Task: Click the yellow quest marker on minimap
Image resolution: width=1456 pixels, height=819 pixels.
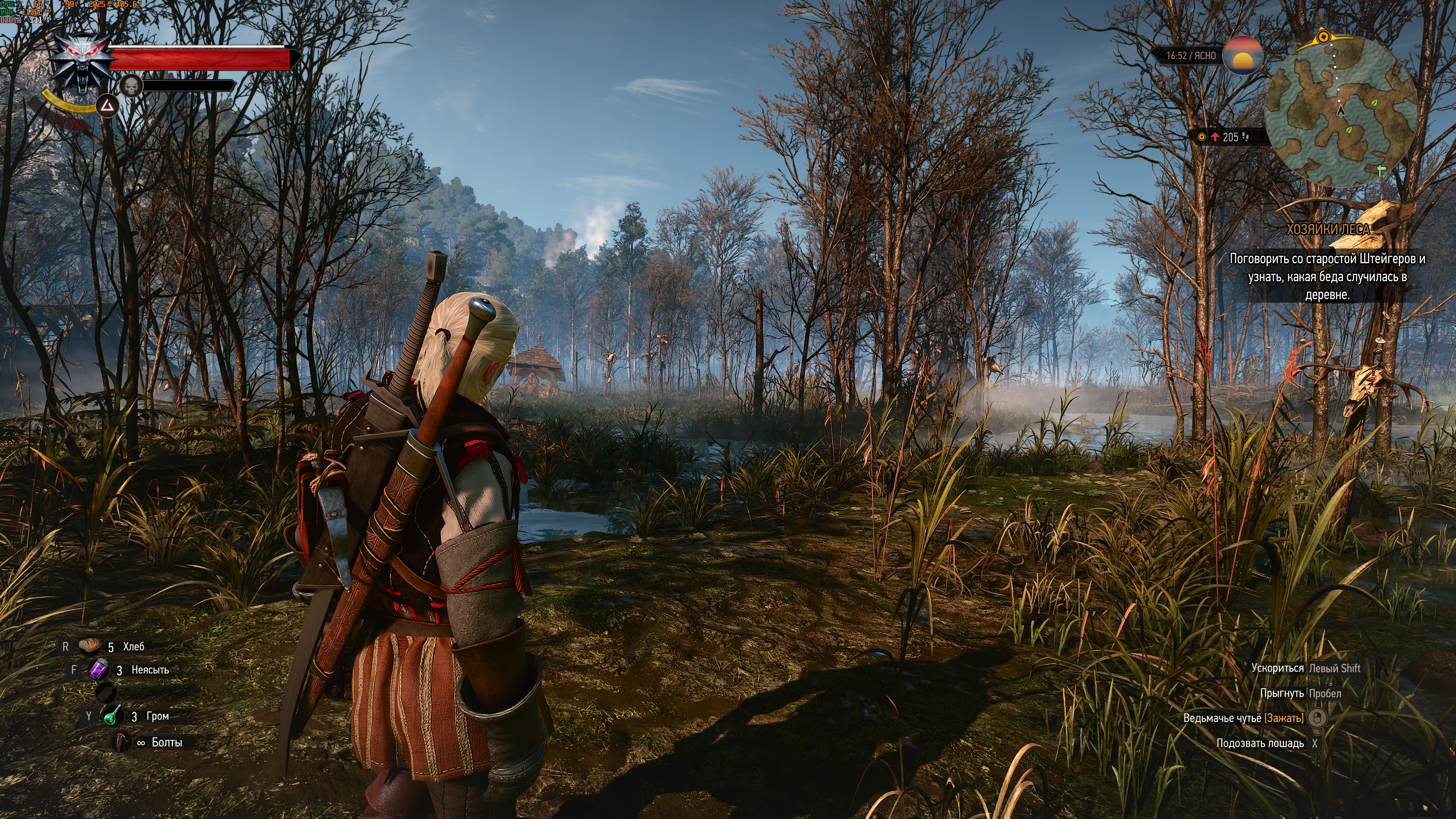Action: [x=1323, y=37]
